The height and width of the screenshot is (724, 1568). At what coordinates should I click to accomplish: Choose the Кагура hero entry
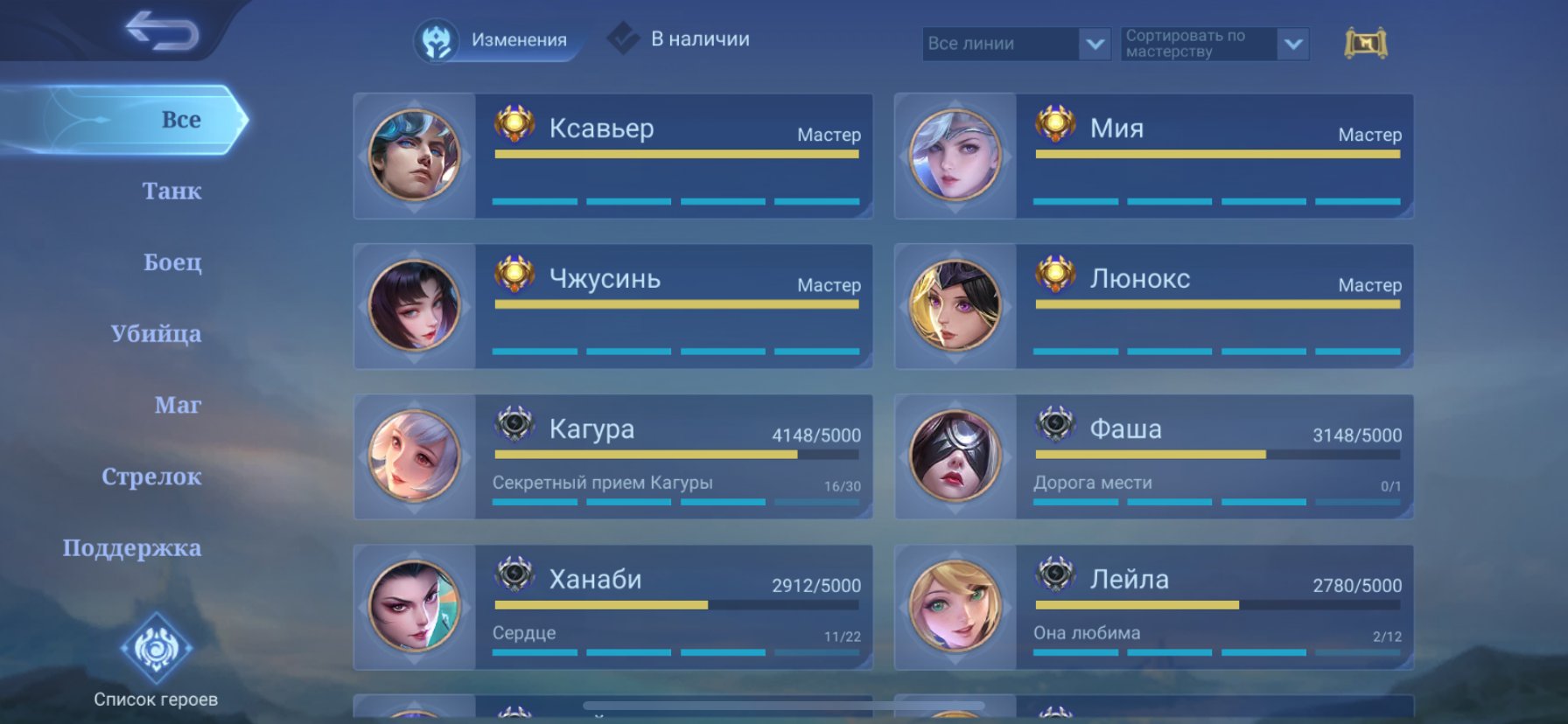[x=612, y=456]
